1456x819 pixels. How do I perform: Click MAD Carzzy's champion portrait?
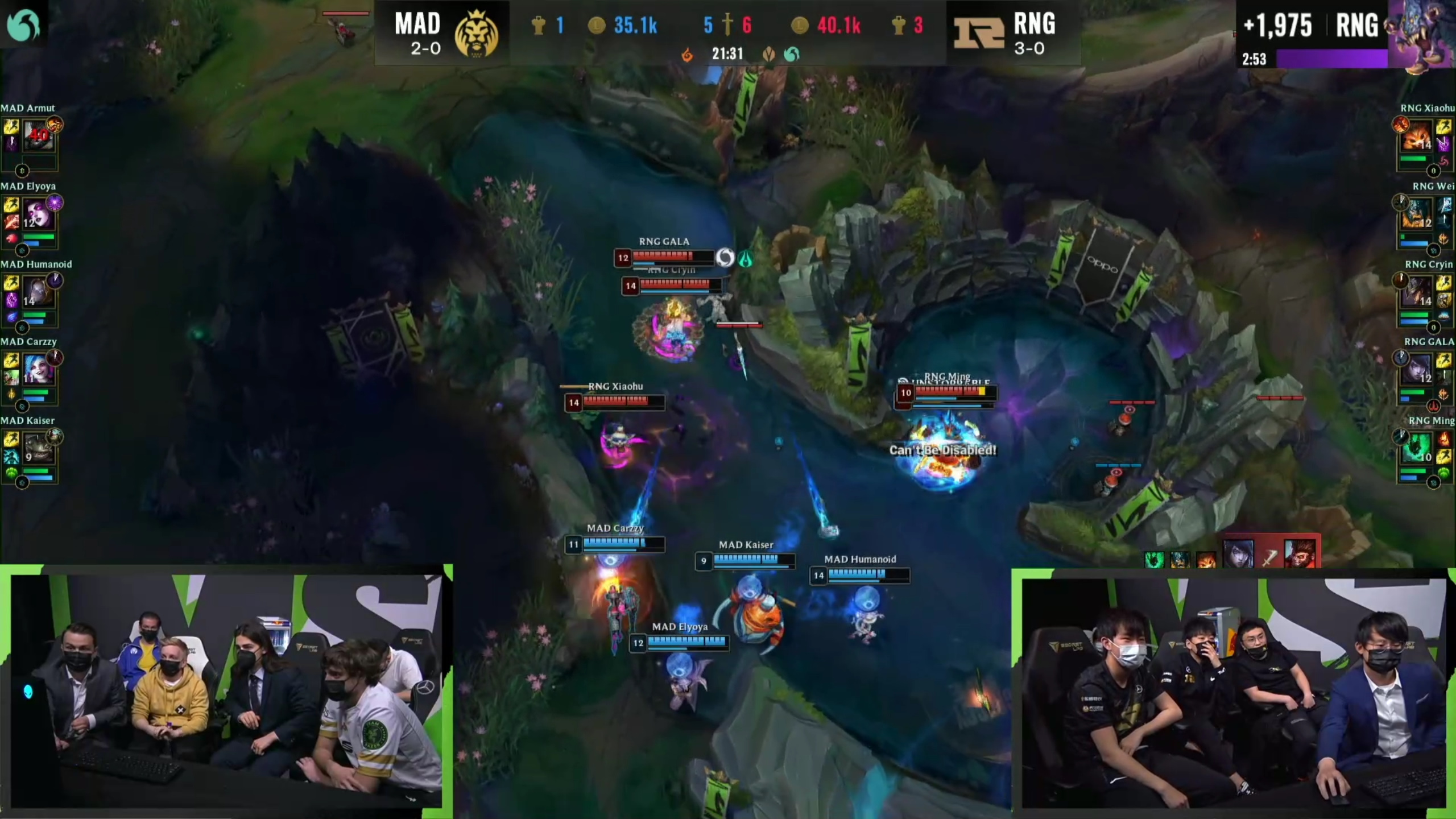[x=39, y=370]
